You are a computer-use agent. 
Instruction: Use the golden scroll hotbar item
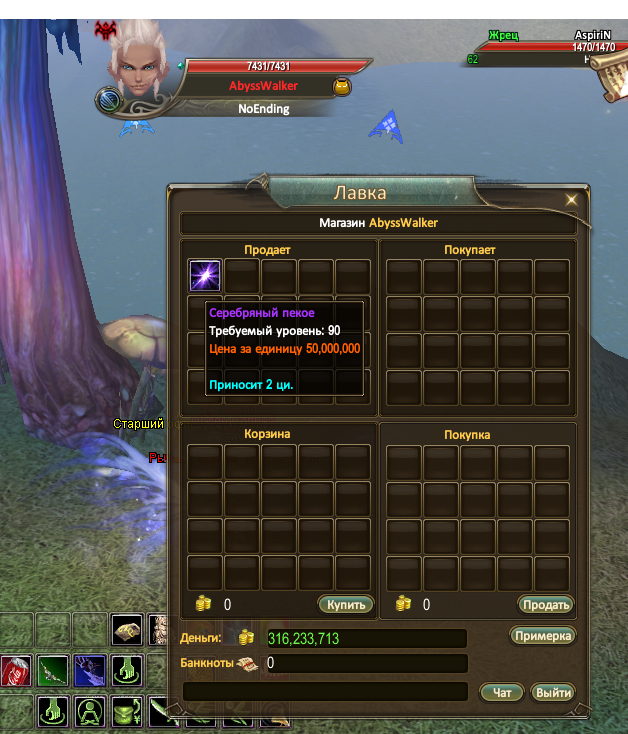[127, 630]
